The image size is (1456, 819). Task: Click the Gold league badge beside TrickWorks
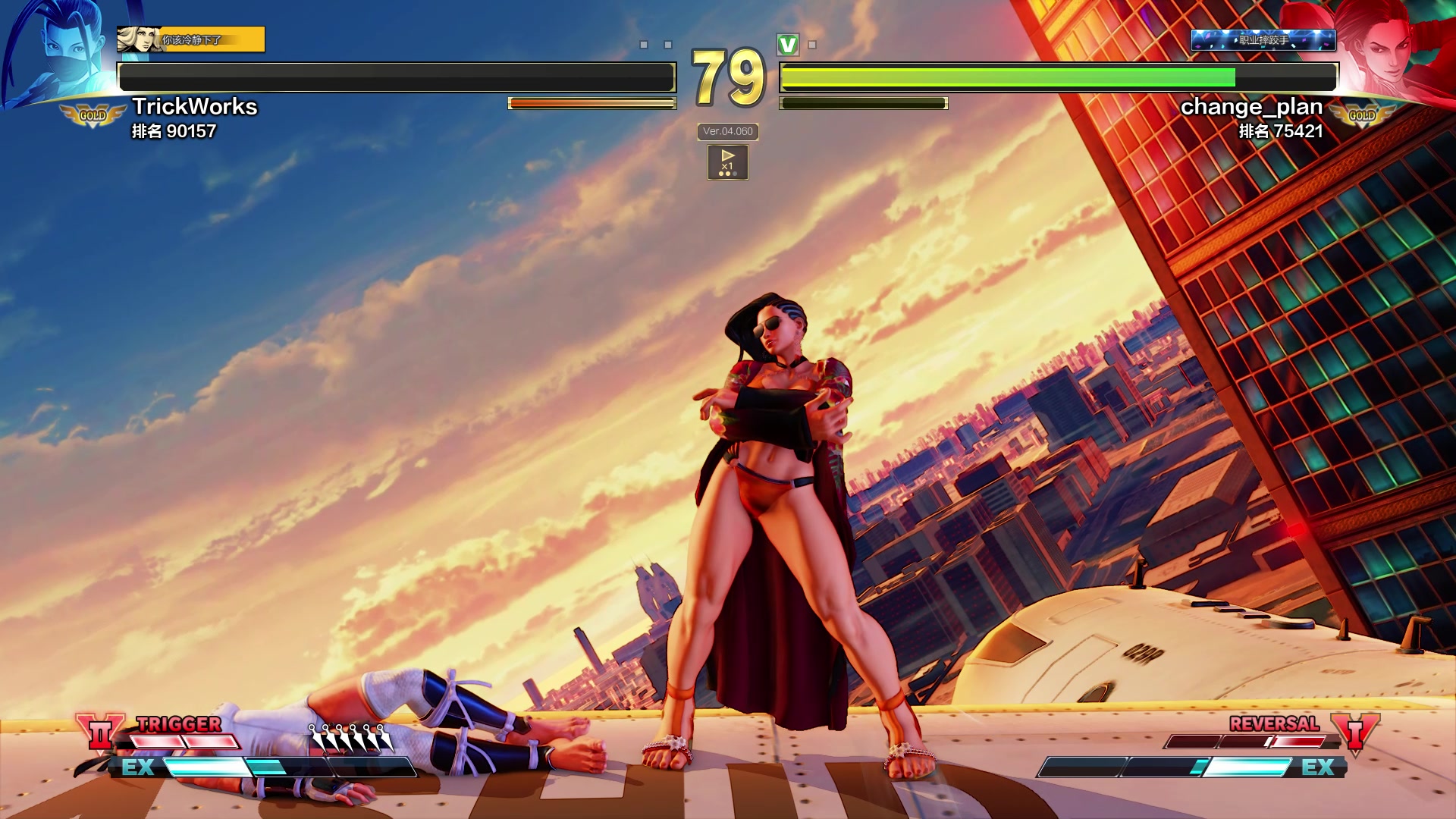pyautogui.click(x=93, y=115)
